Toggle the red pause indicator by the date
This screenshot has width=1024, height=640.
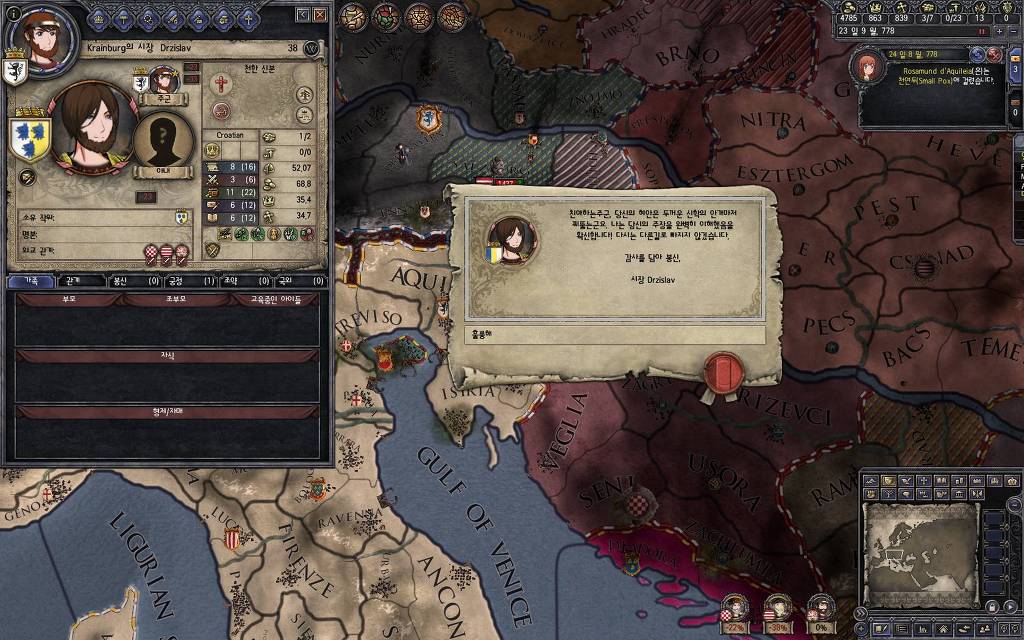tap(982, 31)
